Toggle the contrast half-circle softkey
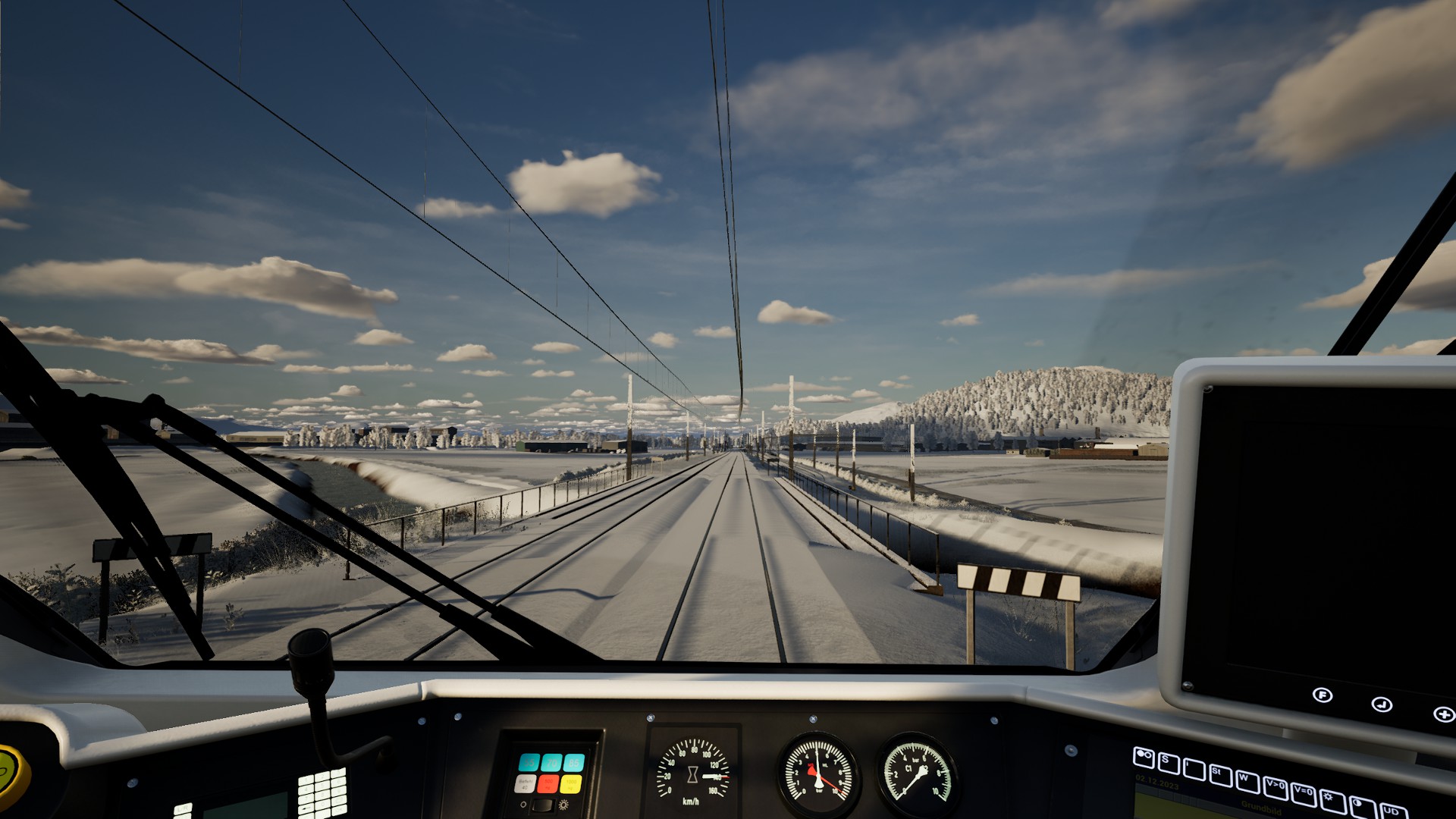 pos(1363,807)
